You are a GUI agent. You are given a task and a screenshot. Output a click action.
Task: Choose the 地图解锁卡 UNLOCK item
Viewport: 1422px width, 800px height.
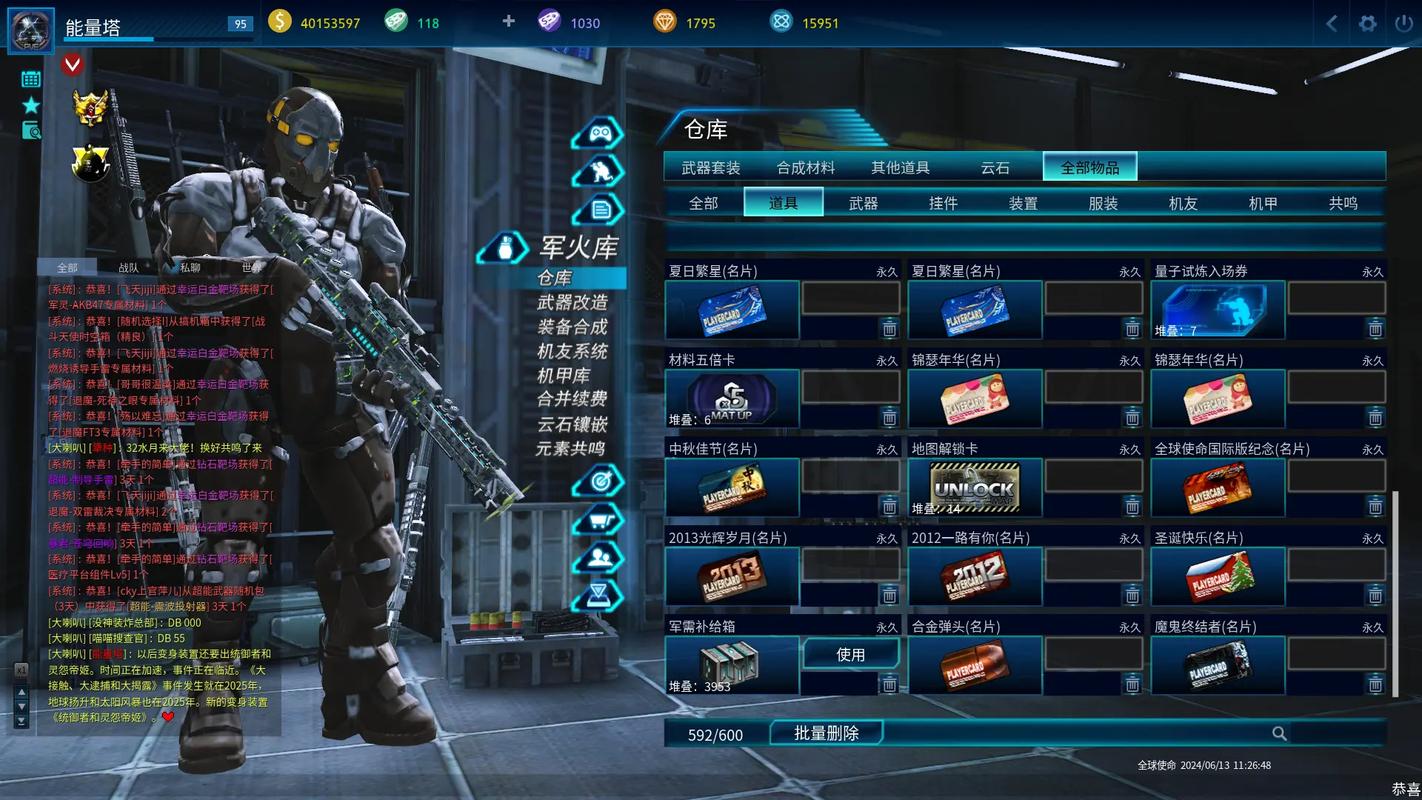[x=974, y=488]
